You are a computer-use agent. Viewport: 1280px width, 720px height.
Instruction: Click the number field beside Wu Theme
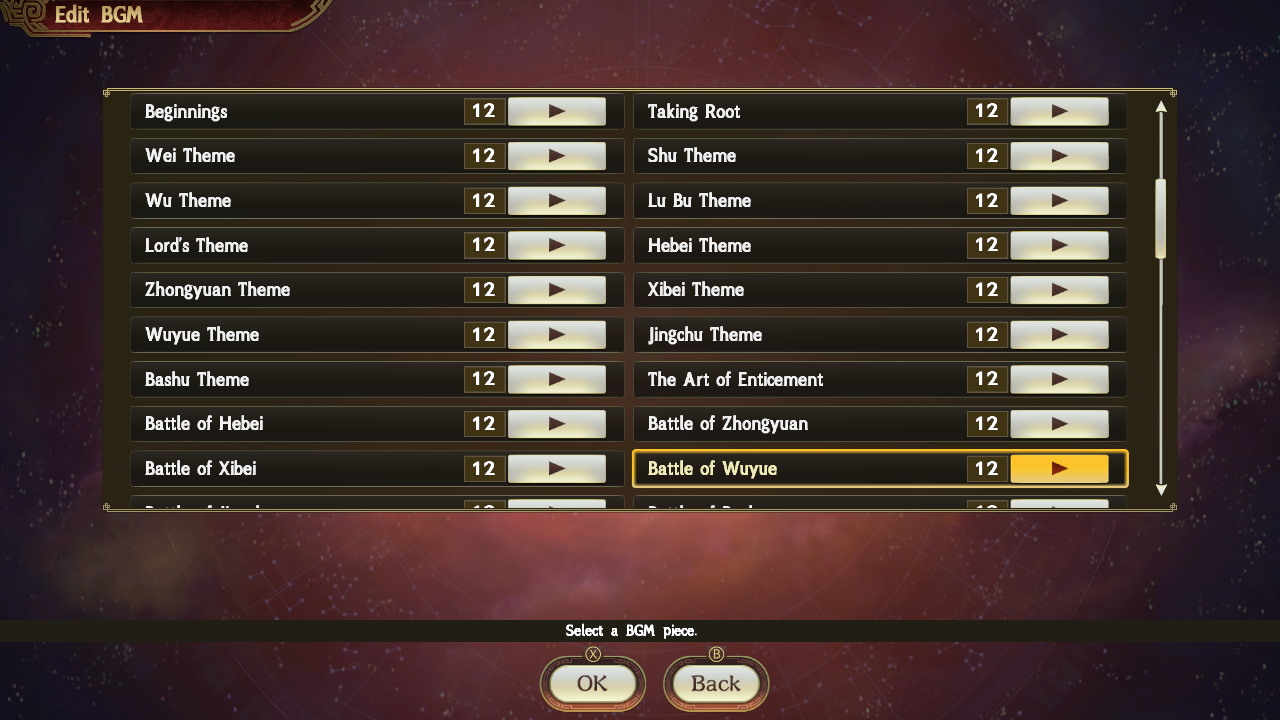(x=483, y=200)
